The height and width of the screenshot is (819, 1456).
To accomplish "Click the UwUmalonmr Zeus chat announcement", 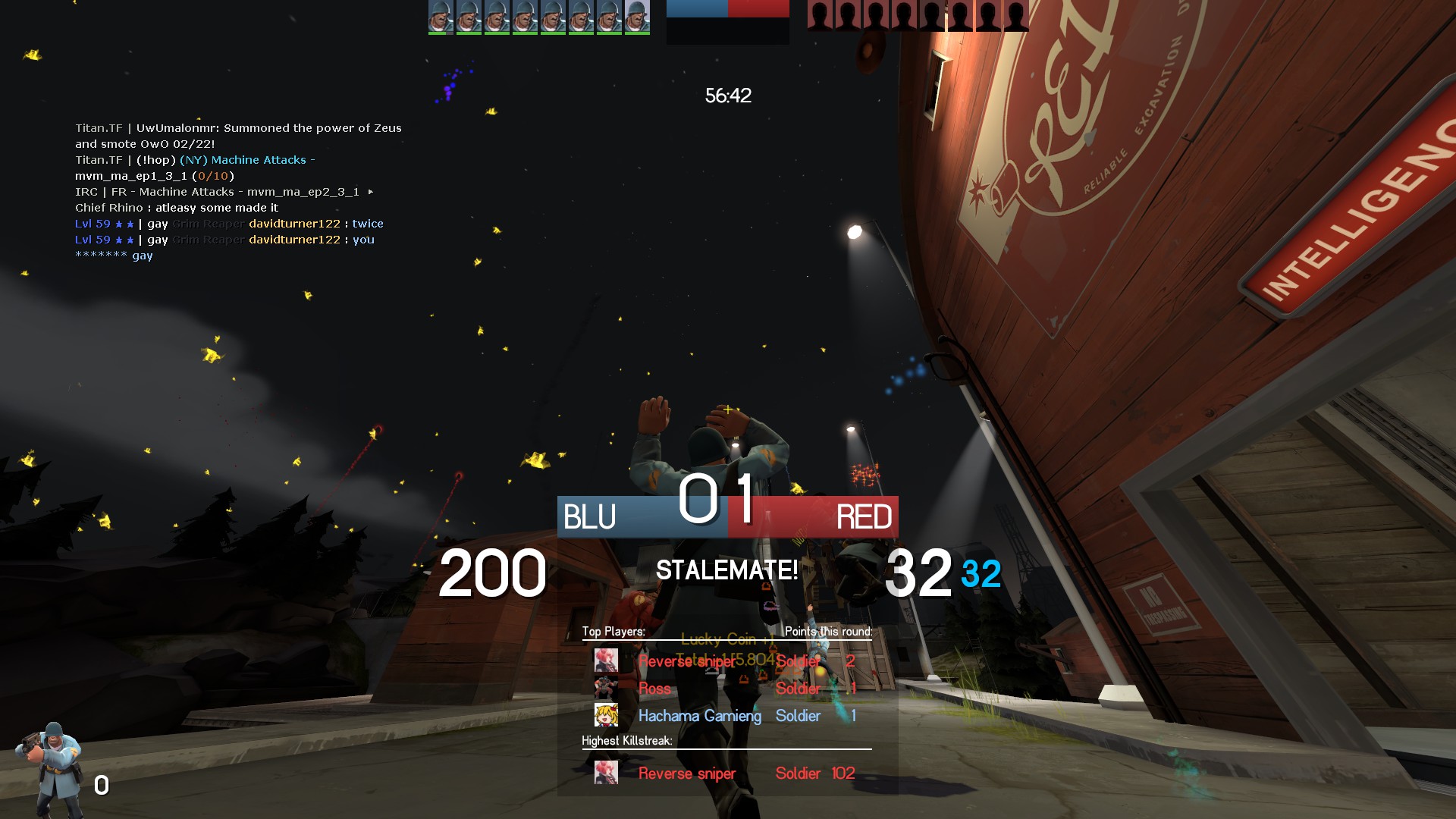I will [238, 136].
